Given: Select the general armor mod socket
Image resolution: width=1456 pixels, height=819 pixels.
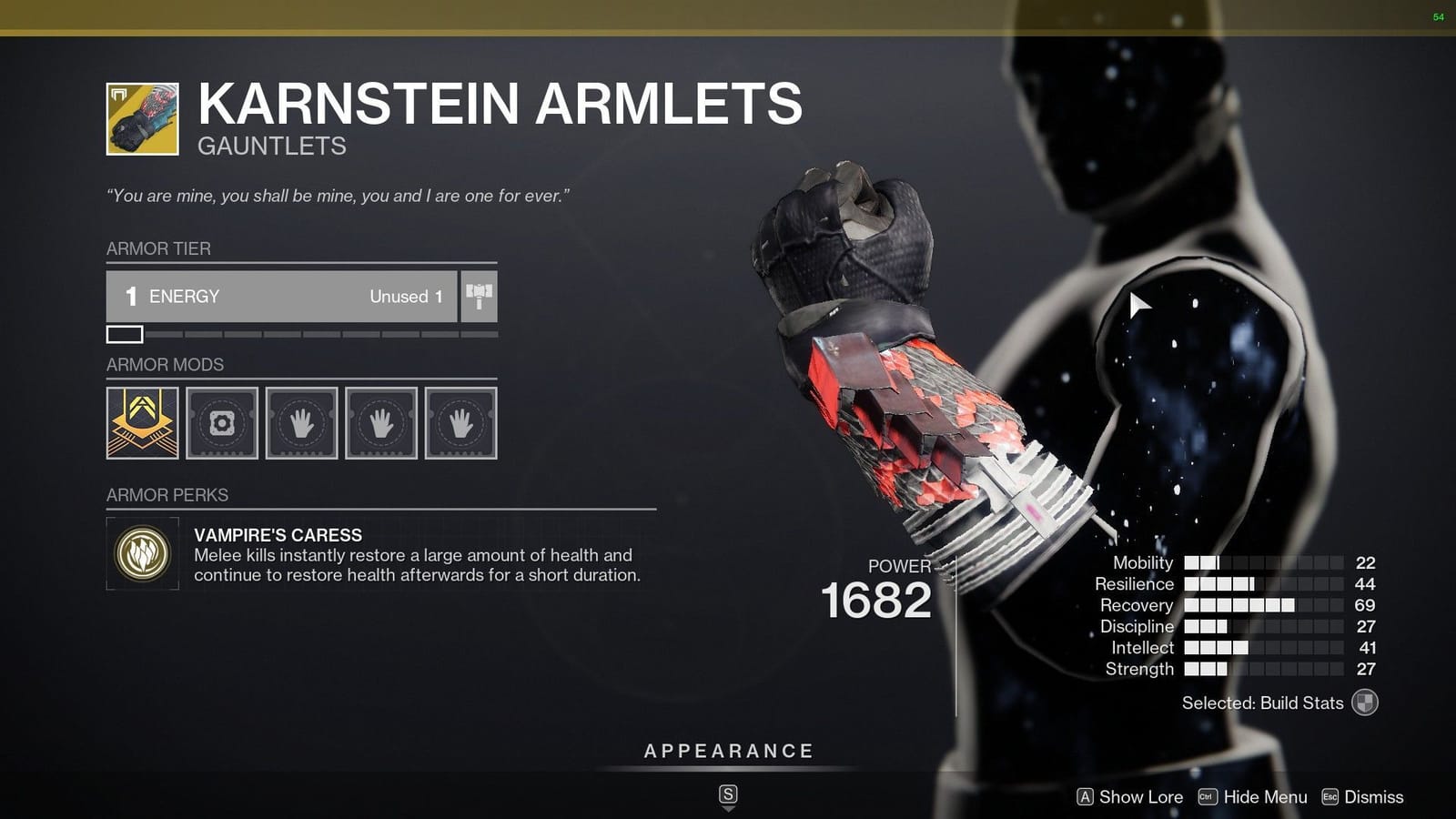Looking at the screenshot, I should (221, 423).
